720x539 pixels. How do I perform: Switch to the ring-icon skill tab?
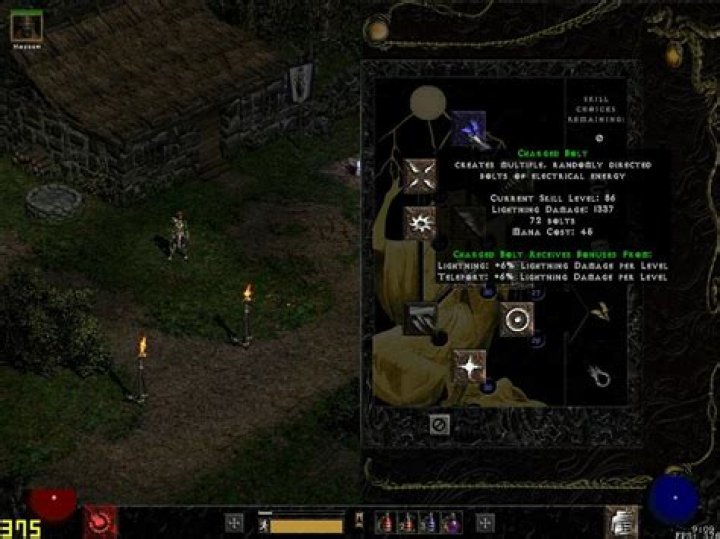(600, 376)
